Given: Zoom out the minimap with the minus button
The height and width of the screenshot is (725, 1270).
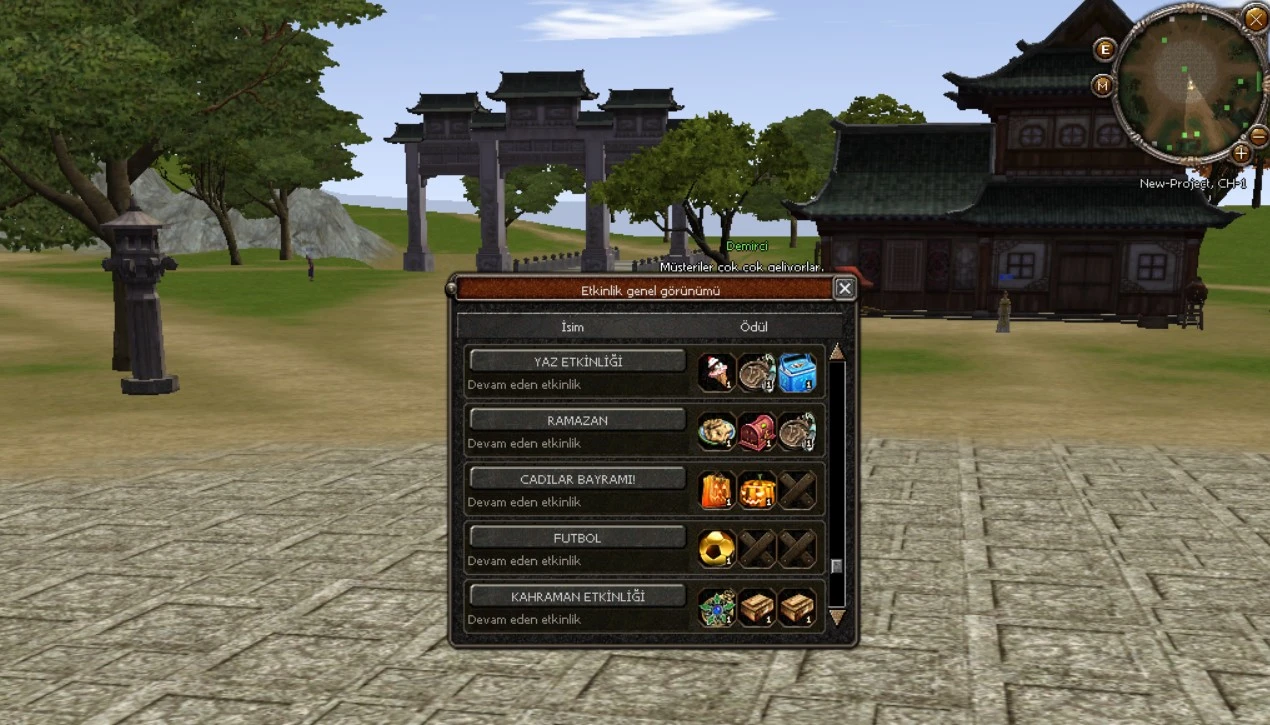Looking at the screenshot, I should 1259,135.
